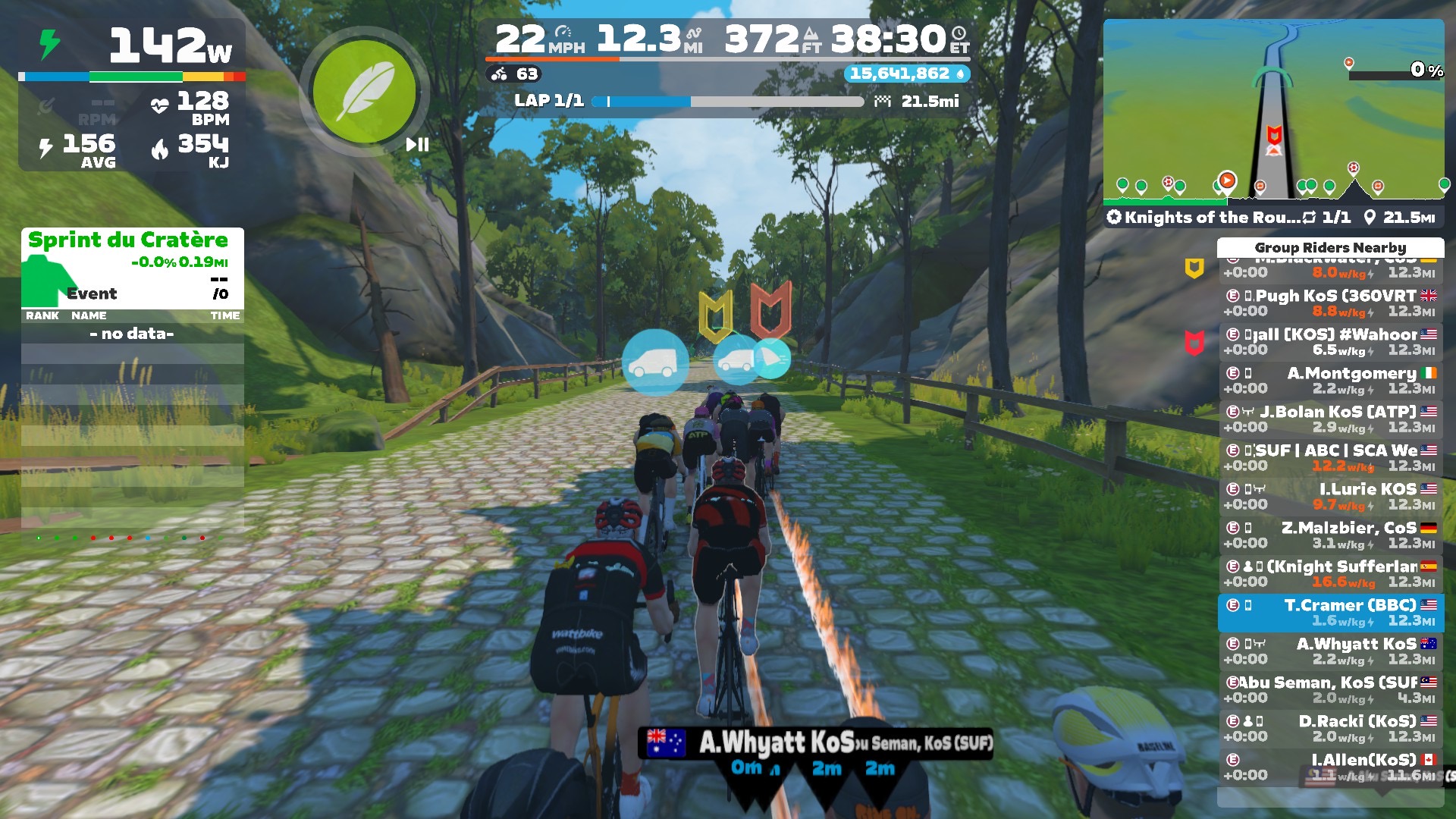Pick I.Lurie KOS from nearby riders
The image size is (1456, 819).
[x=1330, y=496]
